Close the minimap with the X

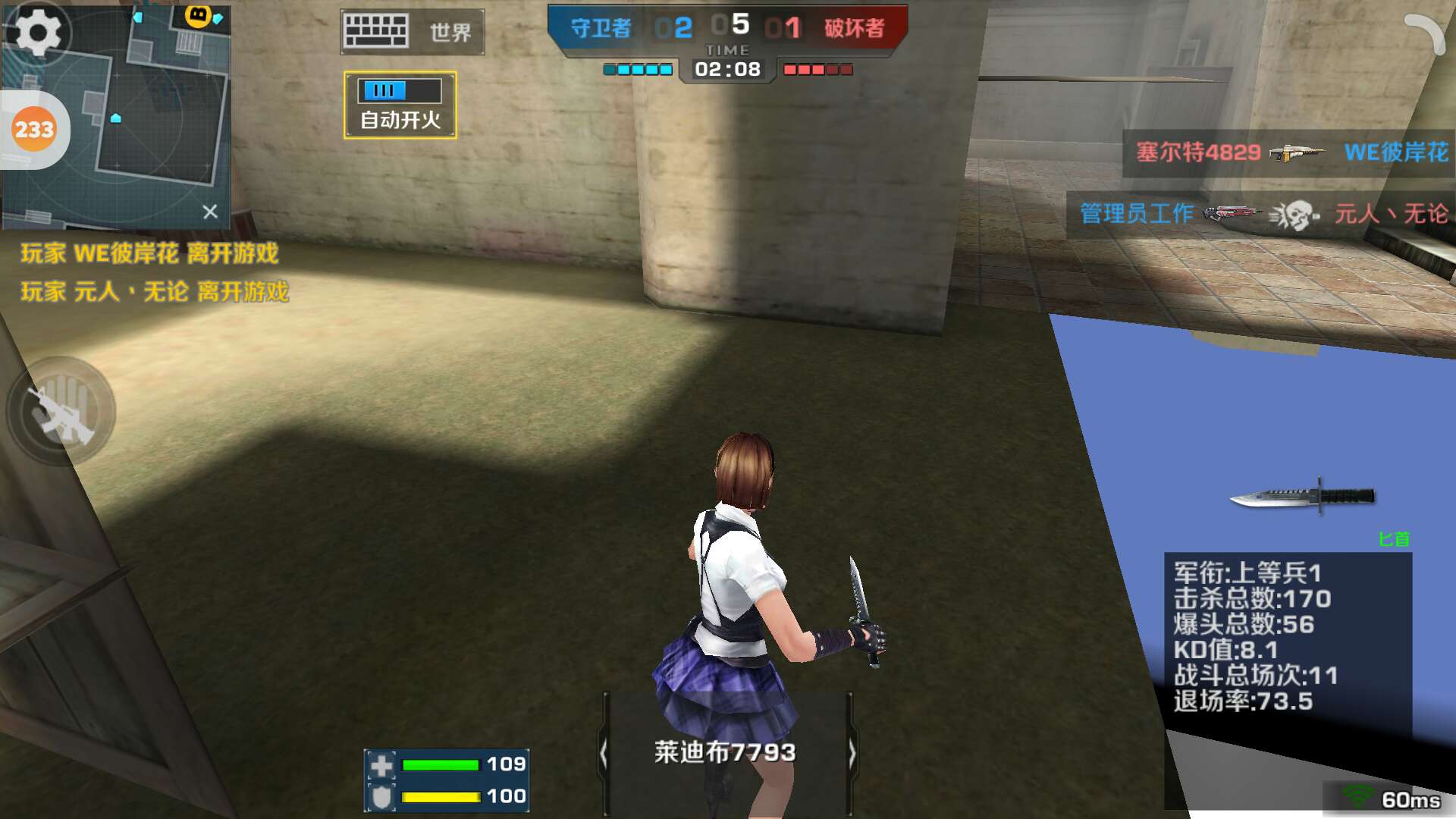pos(210,212)
